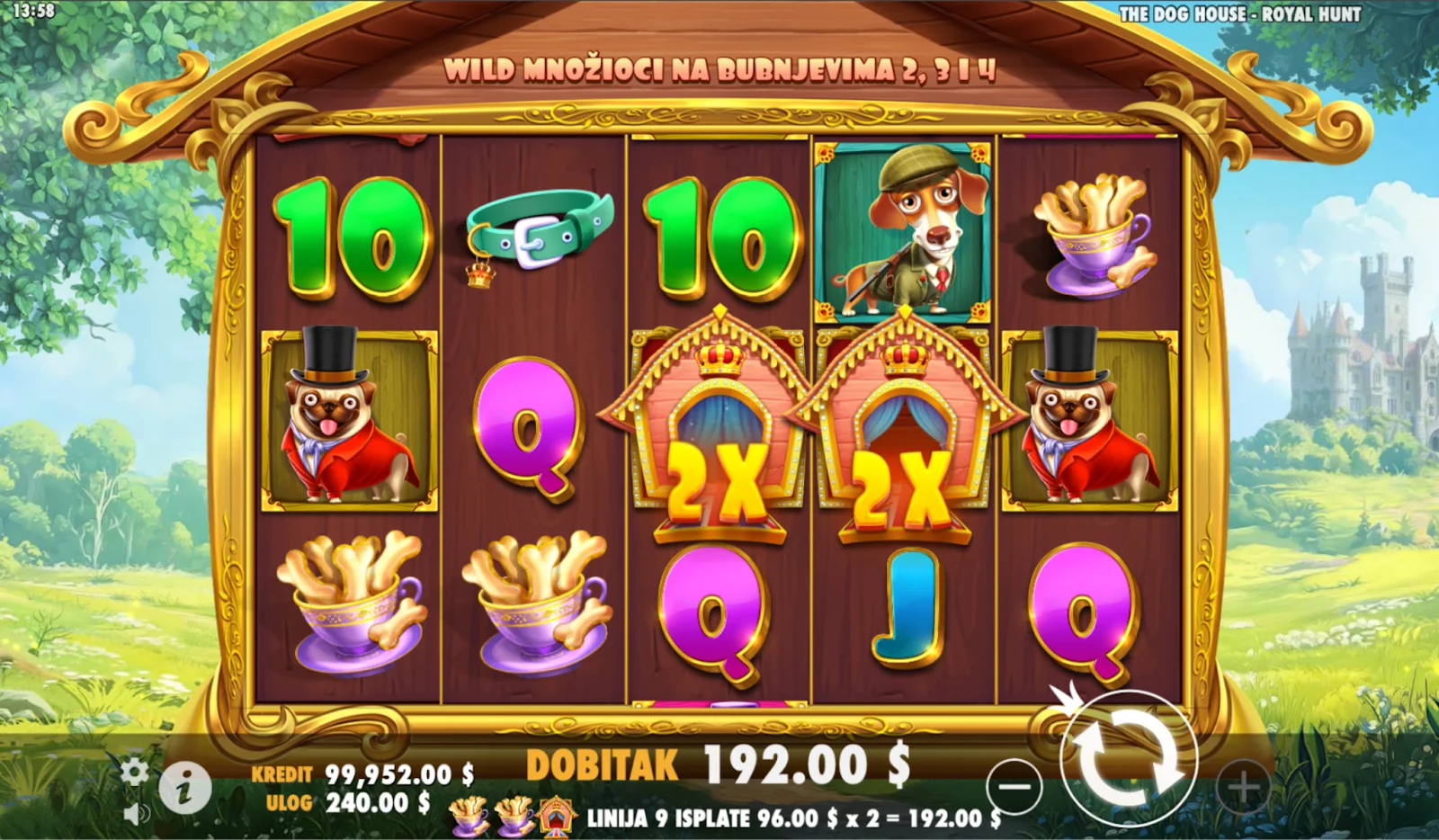Increase the bet with the plus button
1439x840 pixels.
click(1244, 787)
